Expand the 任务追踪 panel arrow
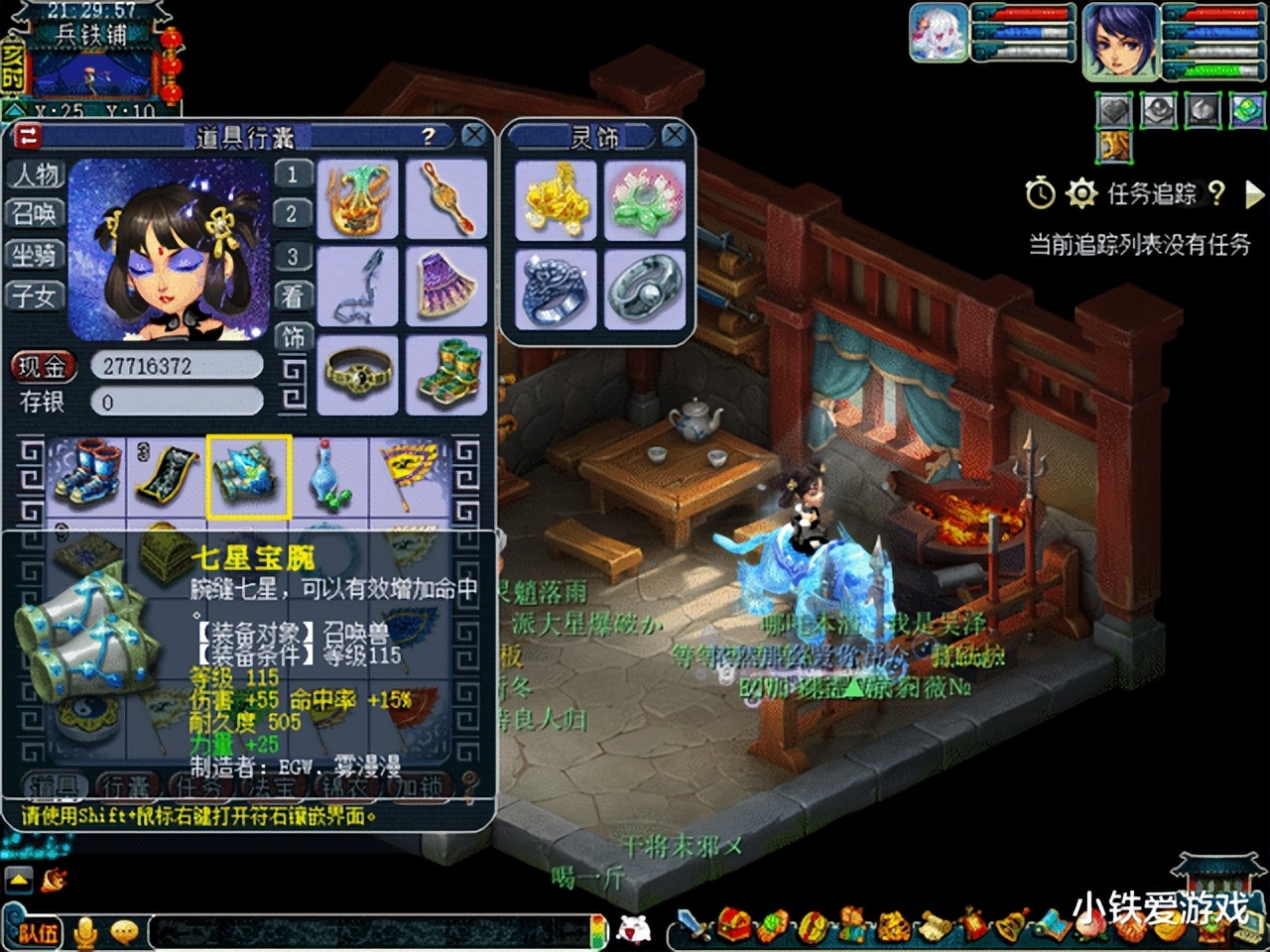The width and height of the screenshot is (1270, 952). point(1254,193)
